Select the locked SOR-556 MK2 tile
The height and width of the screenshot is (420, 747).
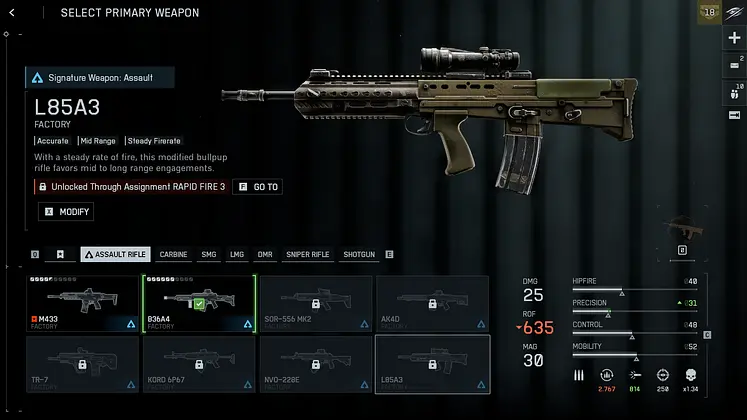click(x=315, y=304)
